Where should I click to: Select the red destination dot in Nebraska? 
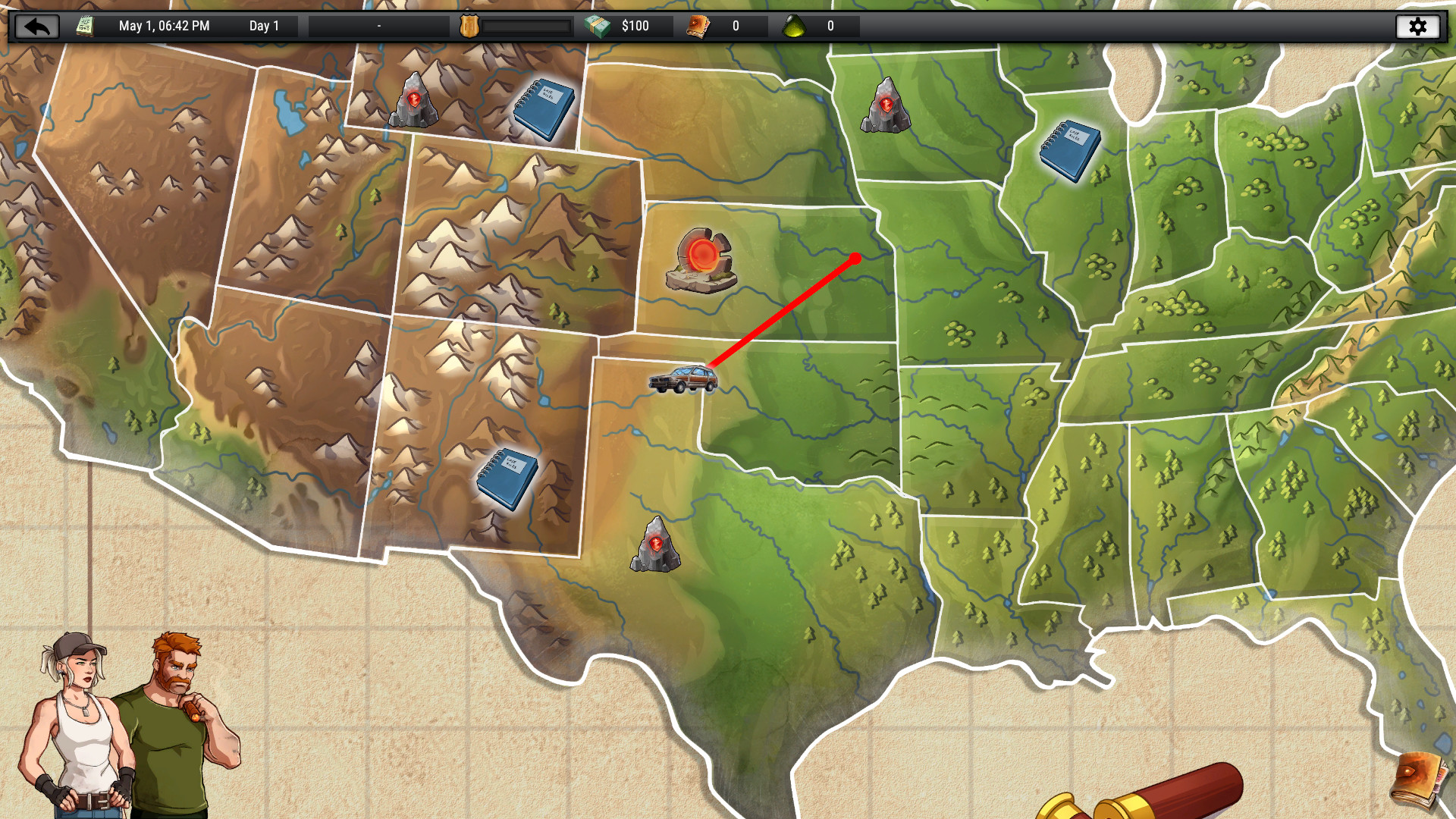(x=856, y=257)
